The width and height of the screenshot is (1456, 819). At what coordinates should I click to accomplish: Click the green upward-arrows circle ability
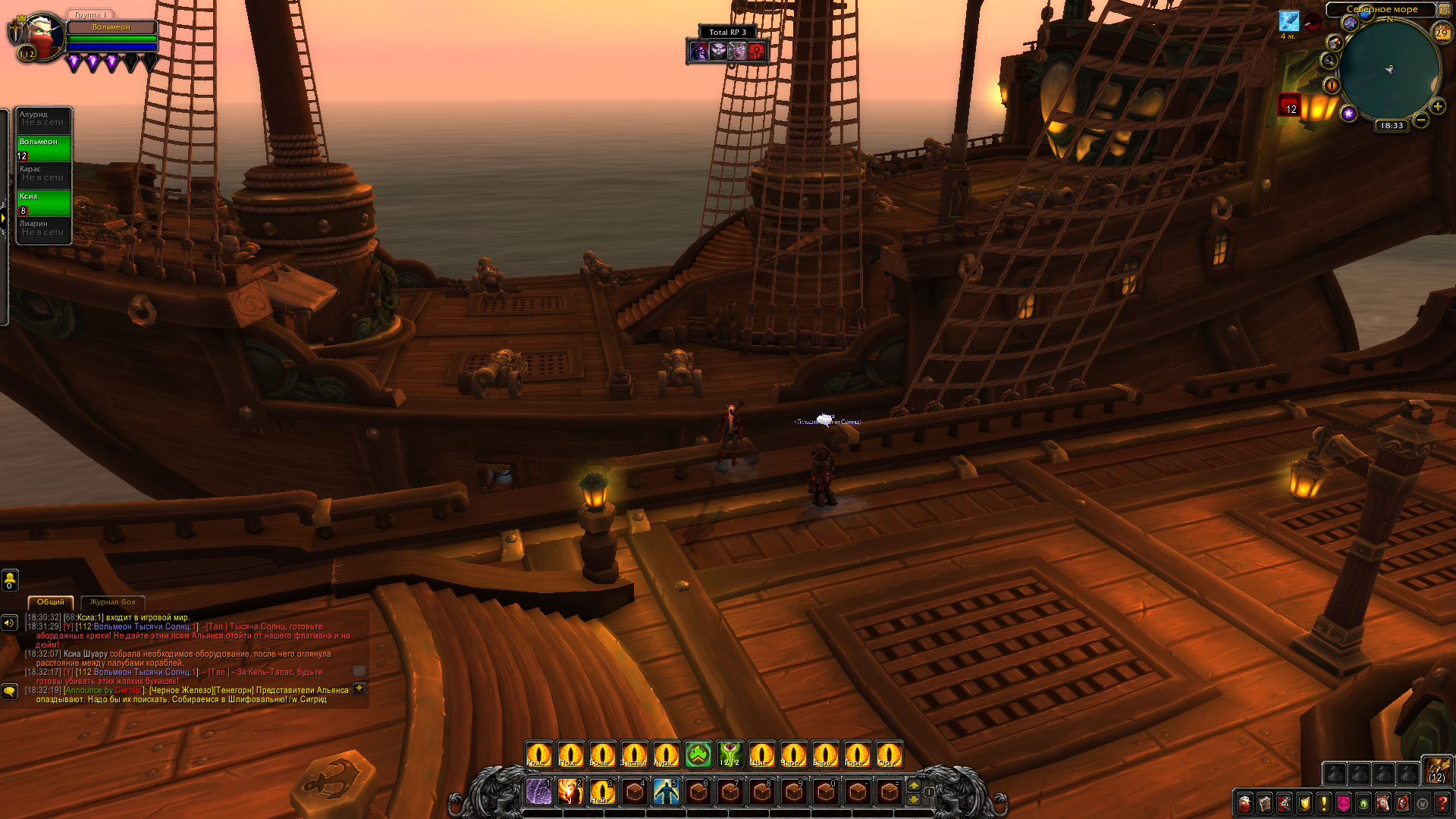pos(698,755)
